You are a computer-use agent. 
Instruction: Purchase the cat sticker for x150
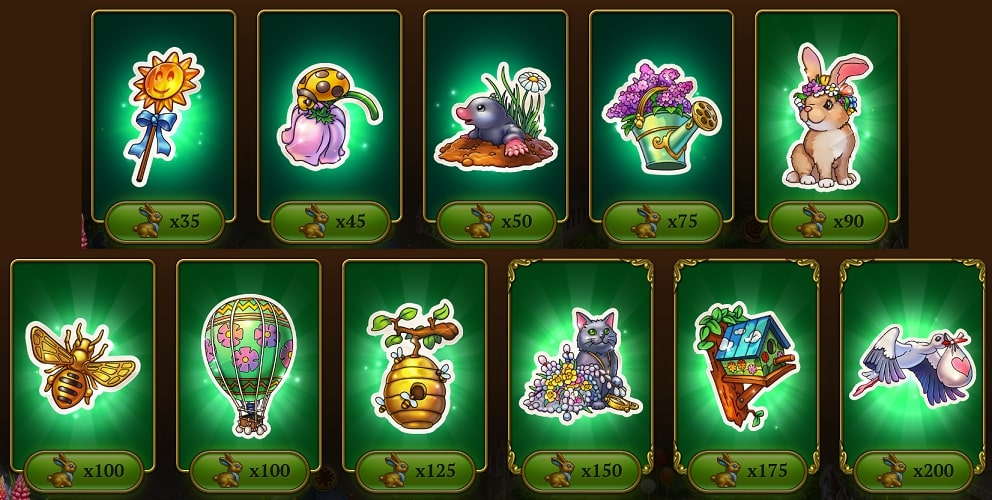[x=582, y=471]
